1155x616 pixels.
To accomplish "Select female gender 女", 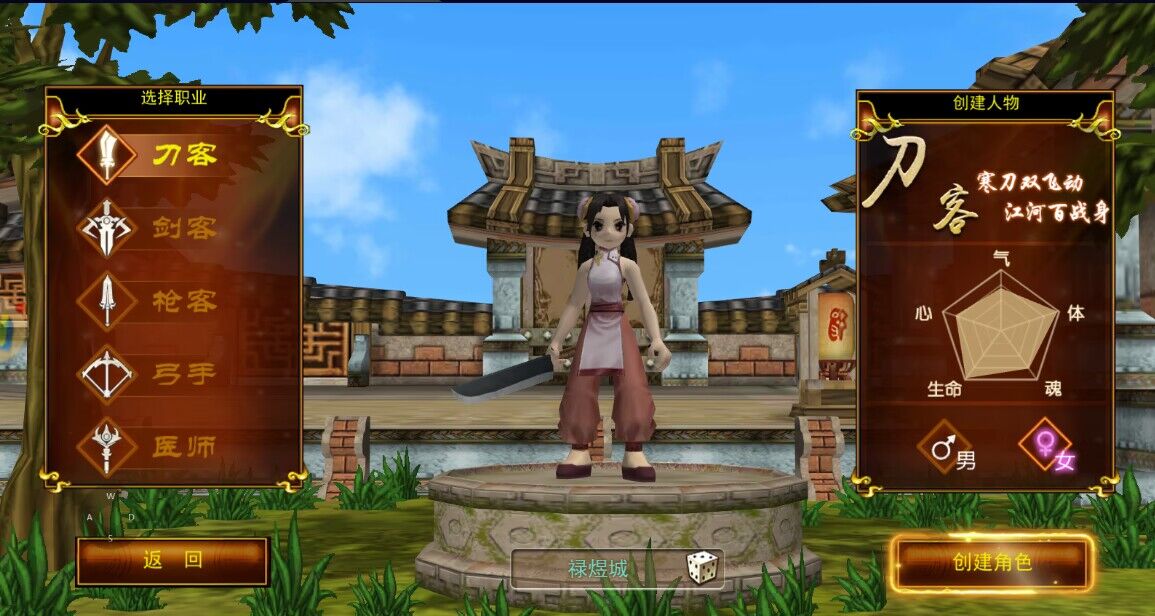I will coord(1046,447).
